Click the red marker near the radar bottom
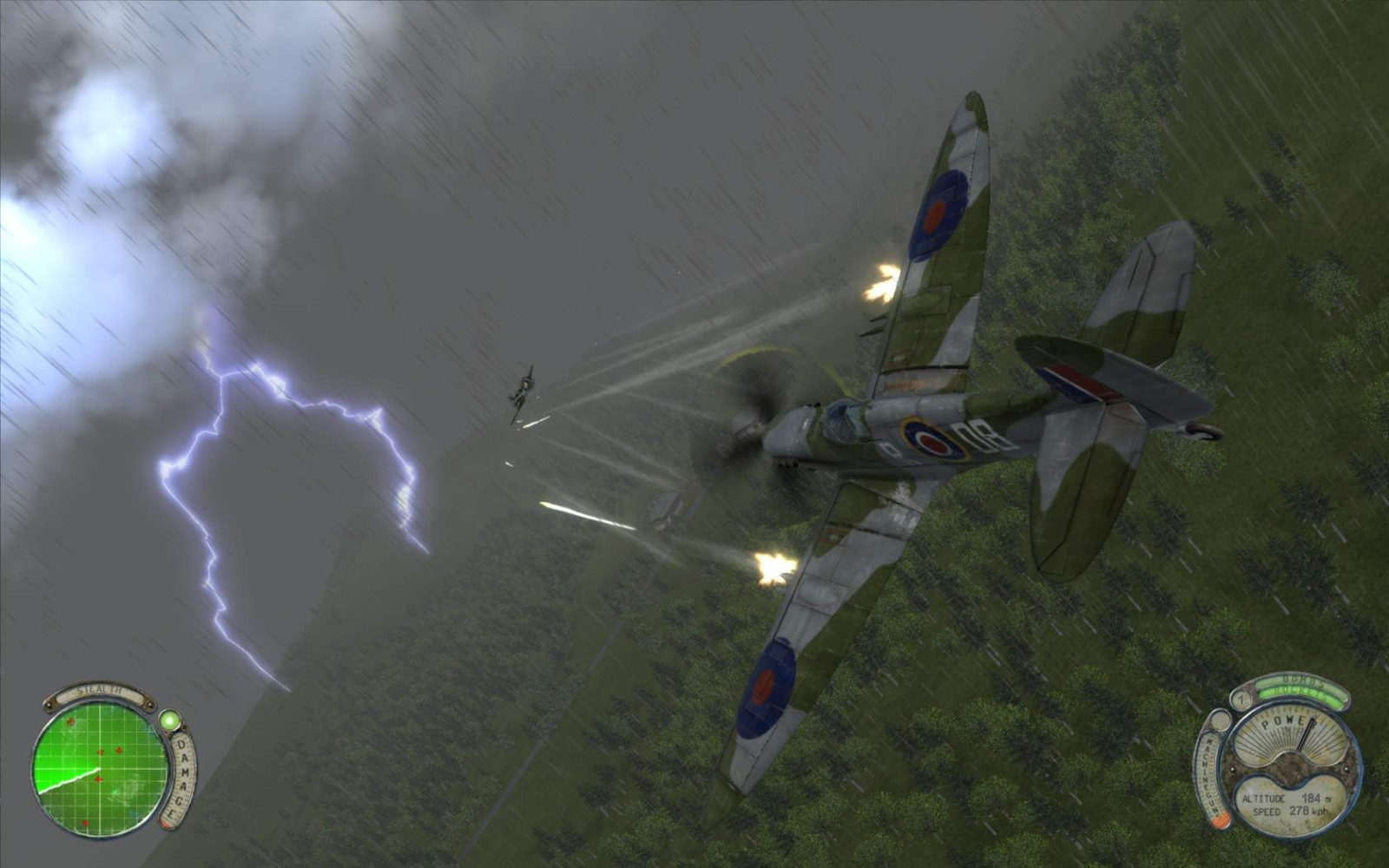 85,822
